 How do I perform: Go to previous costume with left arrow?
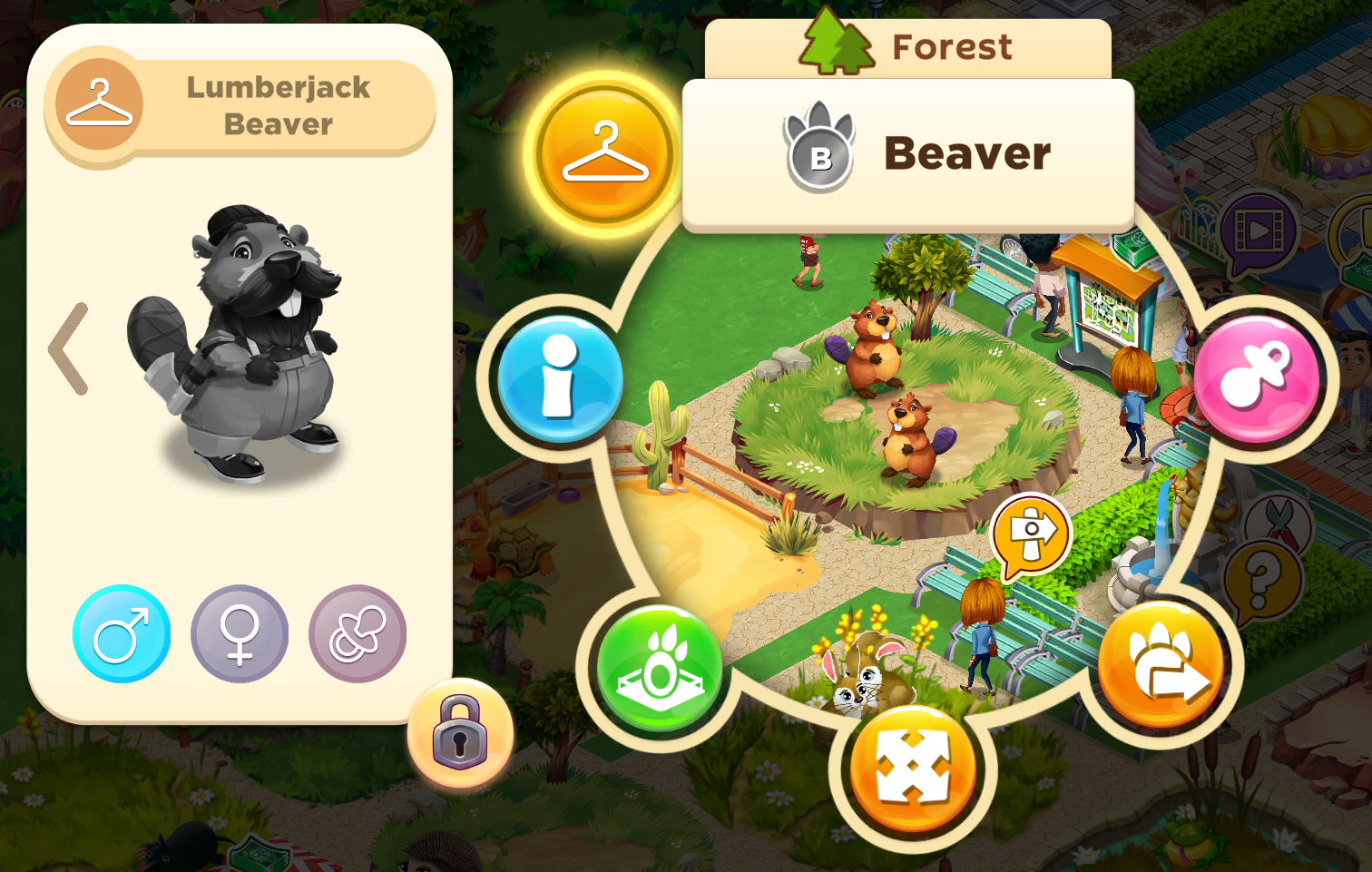tap(70, 349)
